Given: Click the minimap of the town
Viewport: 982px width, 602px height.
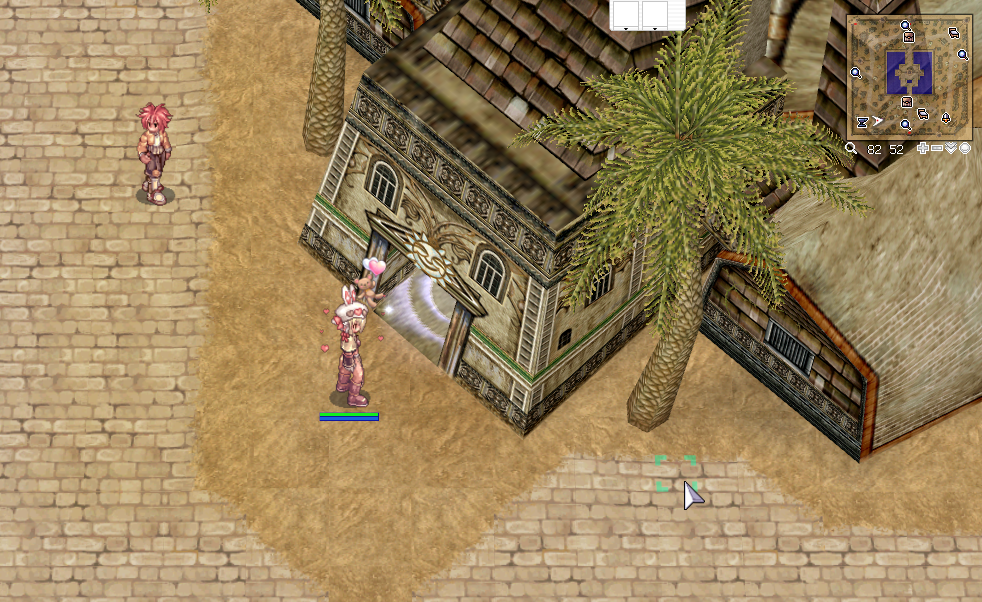Looking at the screenshot, I should pos(910,75).
